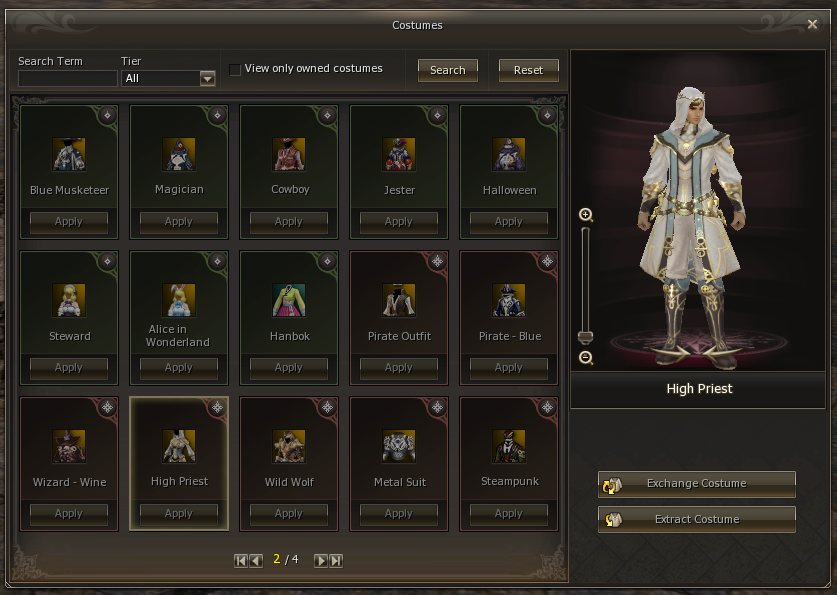Click the Extract Costume button
Screen dimensions: 837x595
[x=697, y=520]
